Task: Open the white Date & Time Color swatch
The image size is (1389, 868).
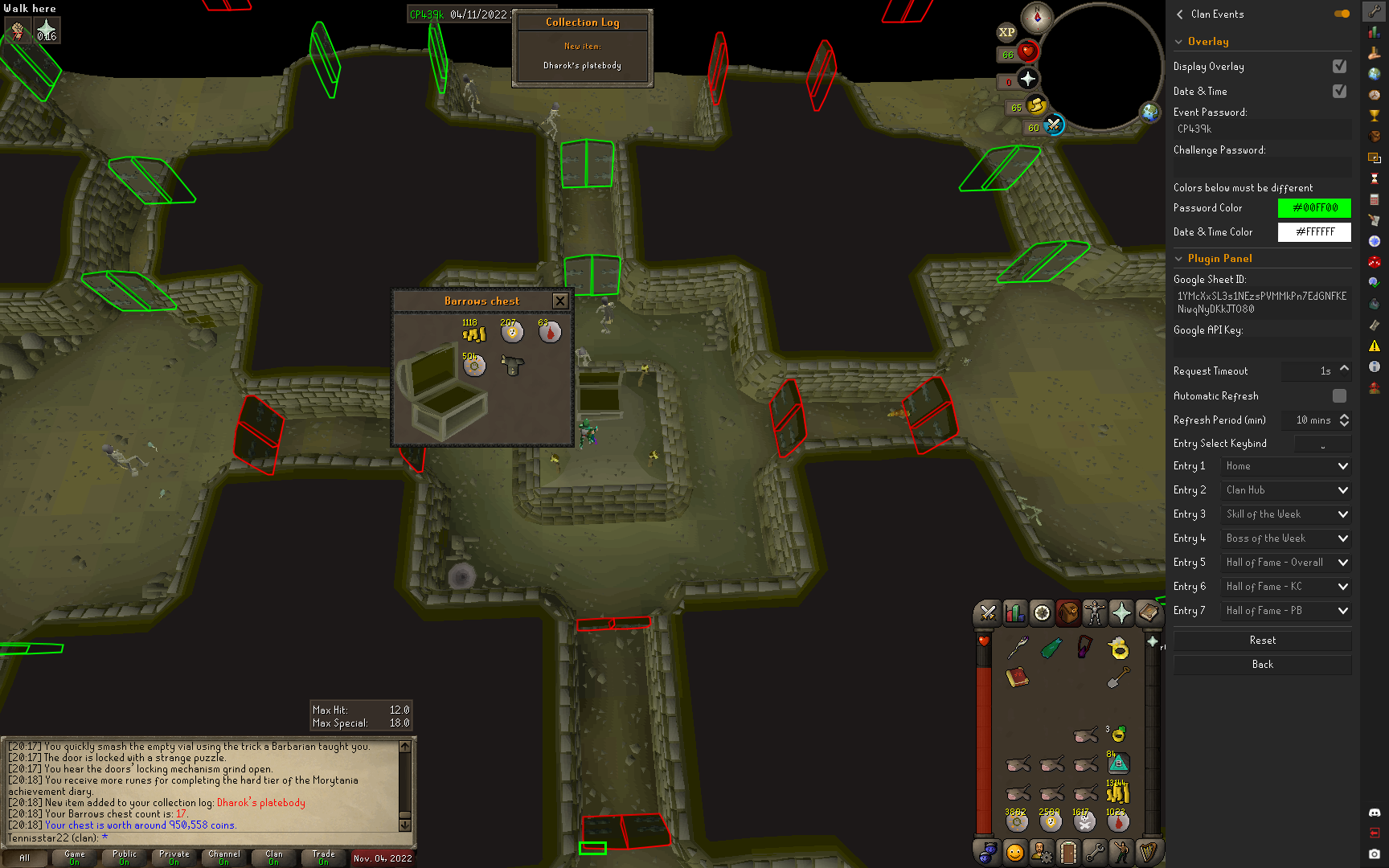Action: (1314, 232)
